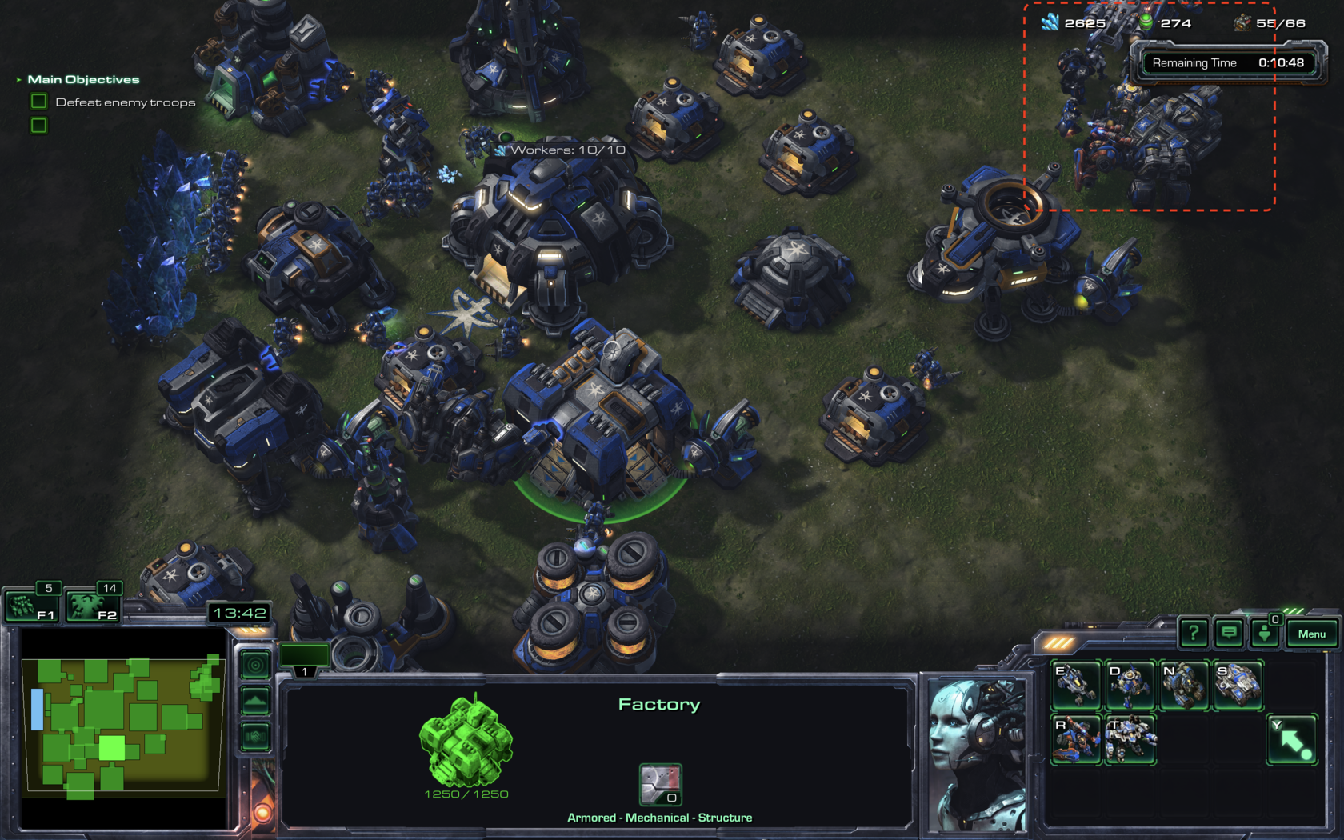Select control group 1 tab

coord(303,658)
